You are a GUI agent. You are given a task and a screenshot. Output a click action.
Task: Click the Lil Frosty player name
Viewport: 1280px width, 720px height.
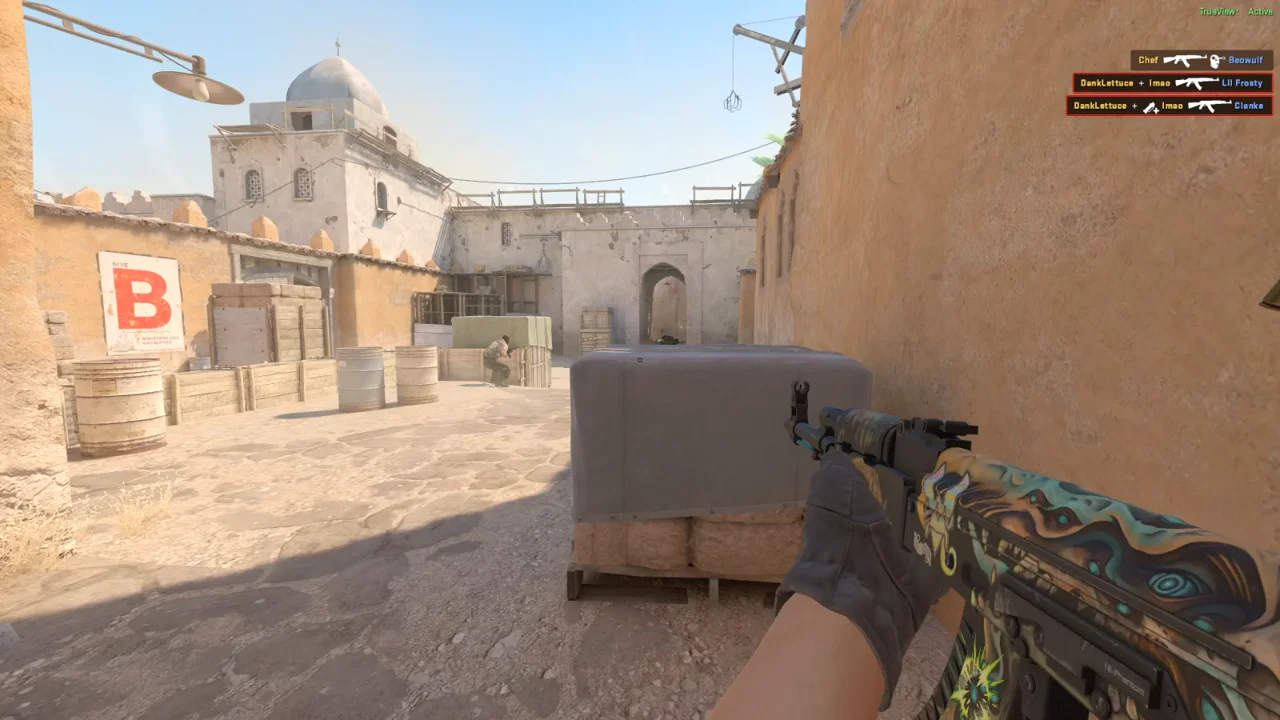[x=1242, y=83]
